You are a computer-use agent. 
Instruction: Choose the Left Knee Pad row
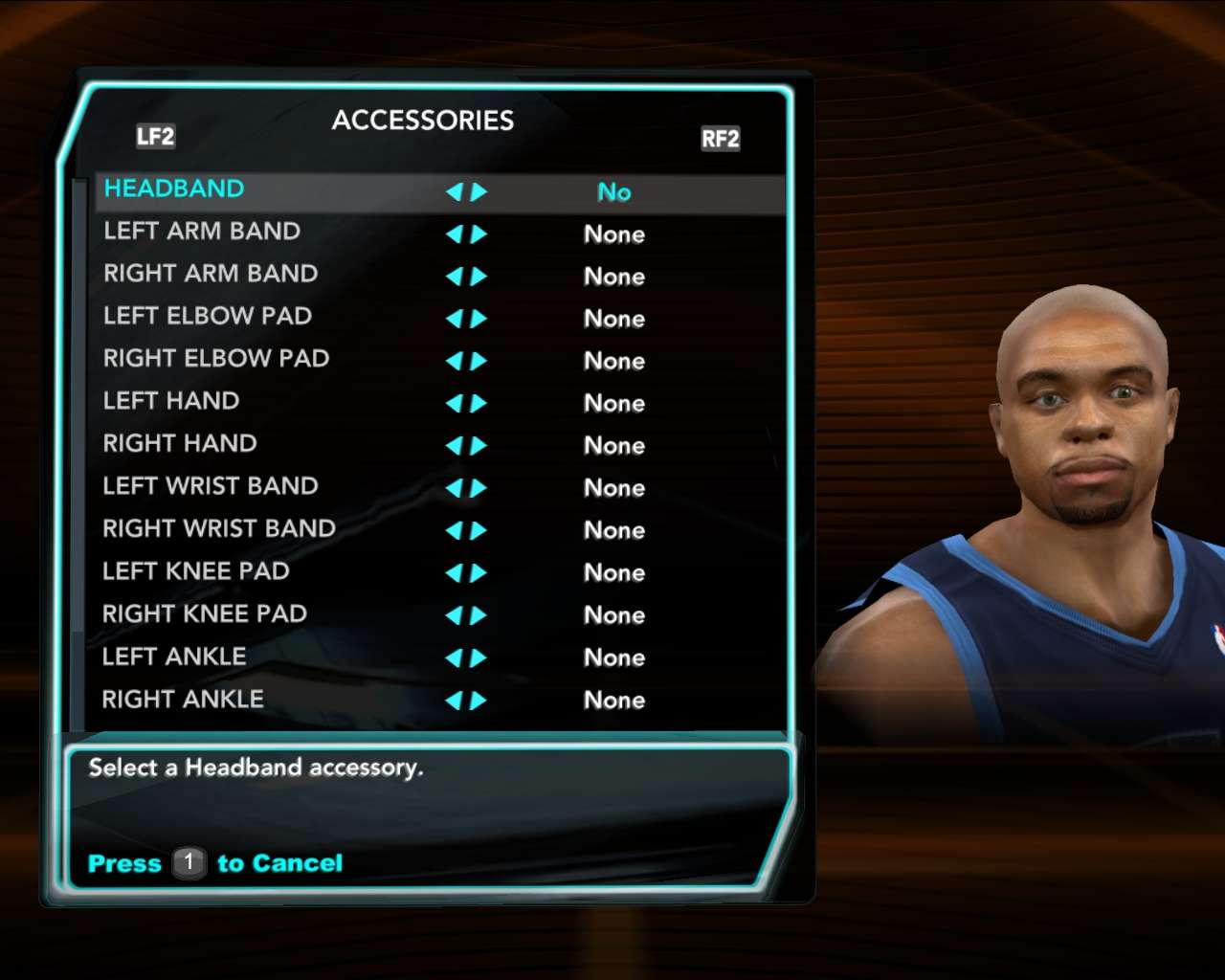pyautogui.click(x=196, y=571)
